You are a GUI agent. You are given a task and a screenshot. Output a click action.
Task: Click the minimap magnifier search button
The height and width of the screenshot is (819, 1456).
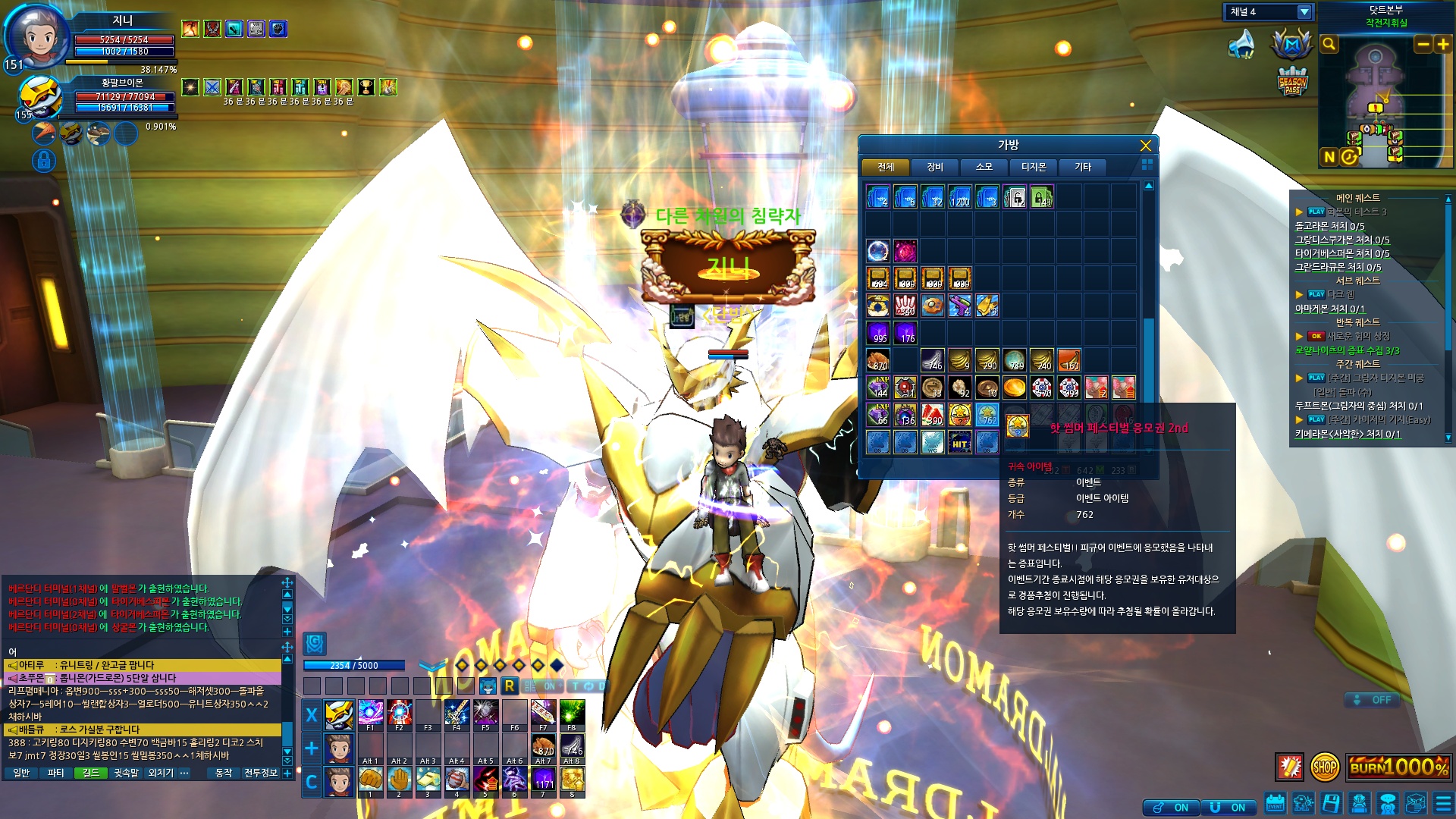point(1329,45)
